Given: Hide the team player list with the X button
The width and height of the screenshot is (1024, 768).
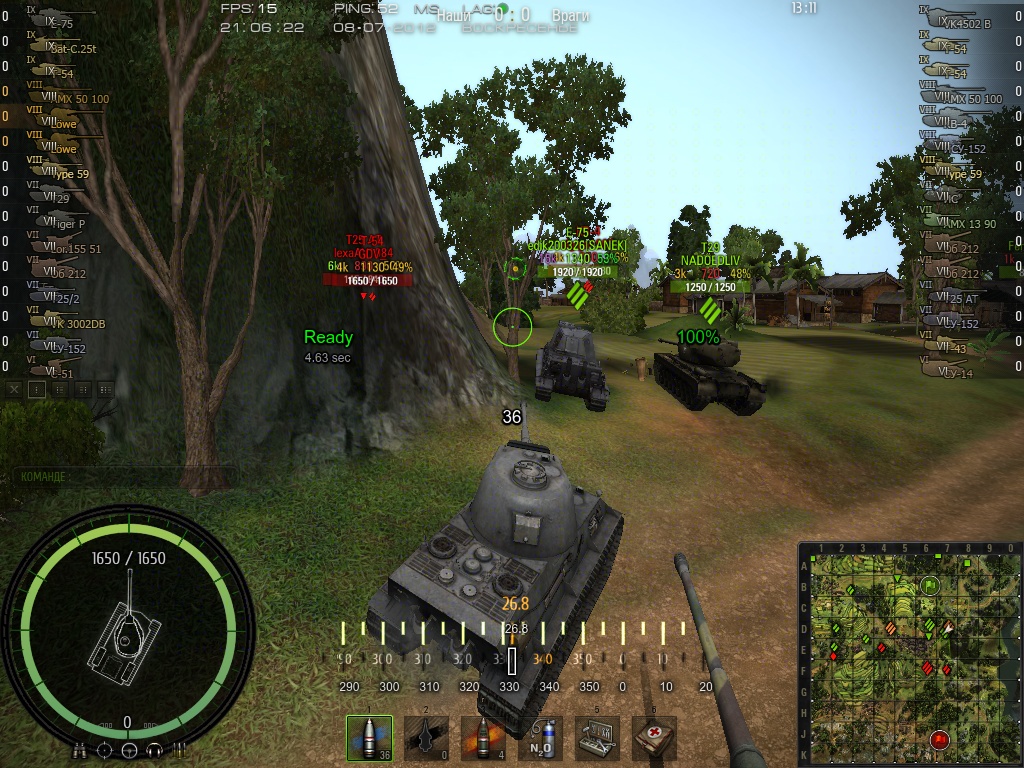Looking at the screenshot, I should 15,389.
